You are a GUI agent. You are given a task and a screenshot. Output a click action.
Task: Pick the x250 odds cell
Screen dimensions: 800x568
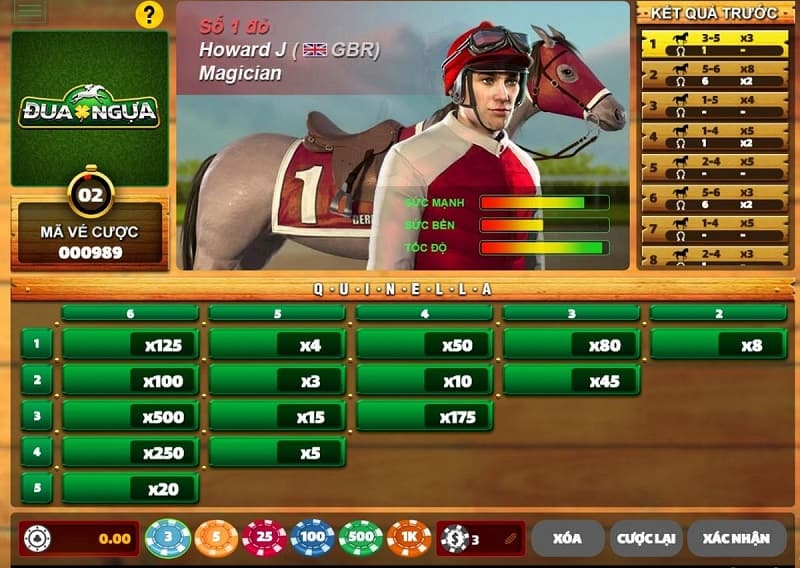(131, 453)
